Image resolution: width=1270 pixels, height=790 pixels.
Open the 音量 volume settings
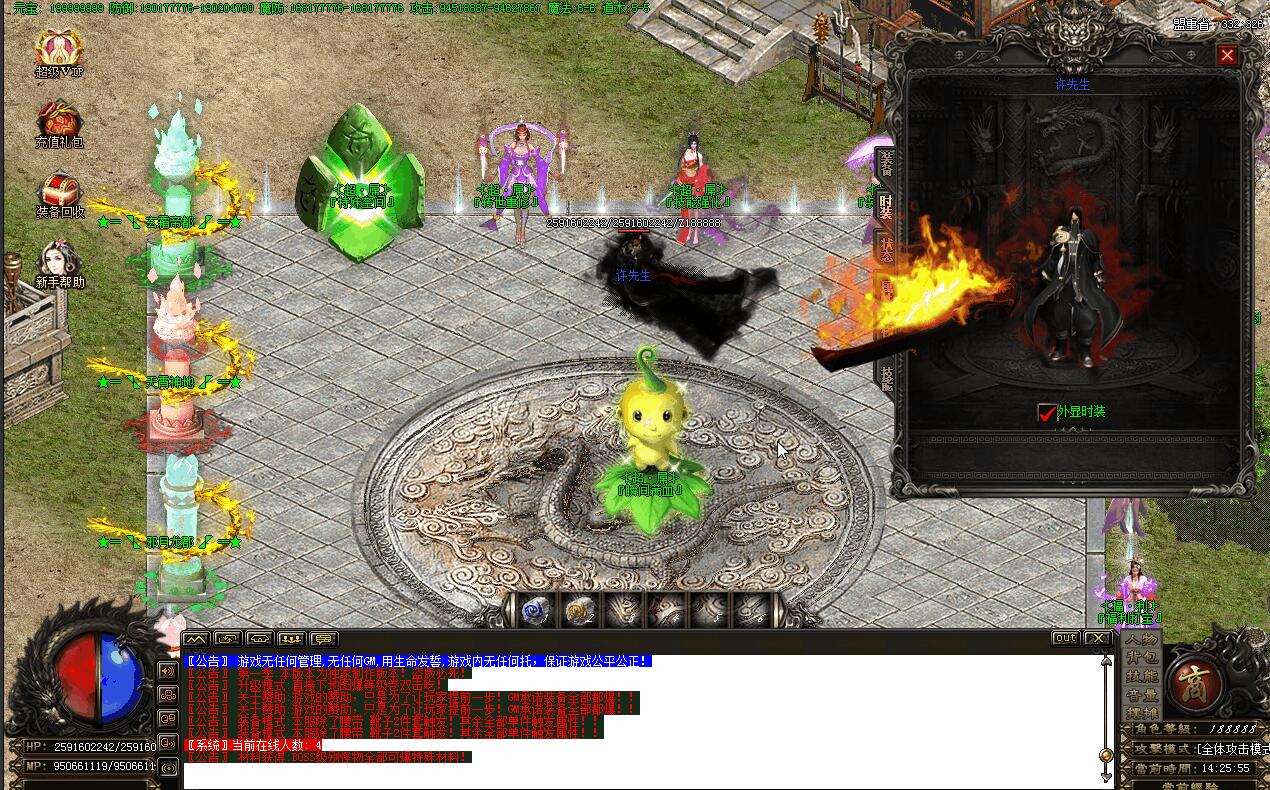coord(1141,695)
